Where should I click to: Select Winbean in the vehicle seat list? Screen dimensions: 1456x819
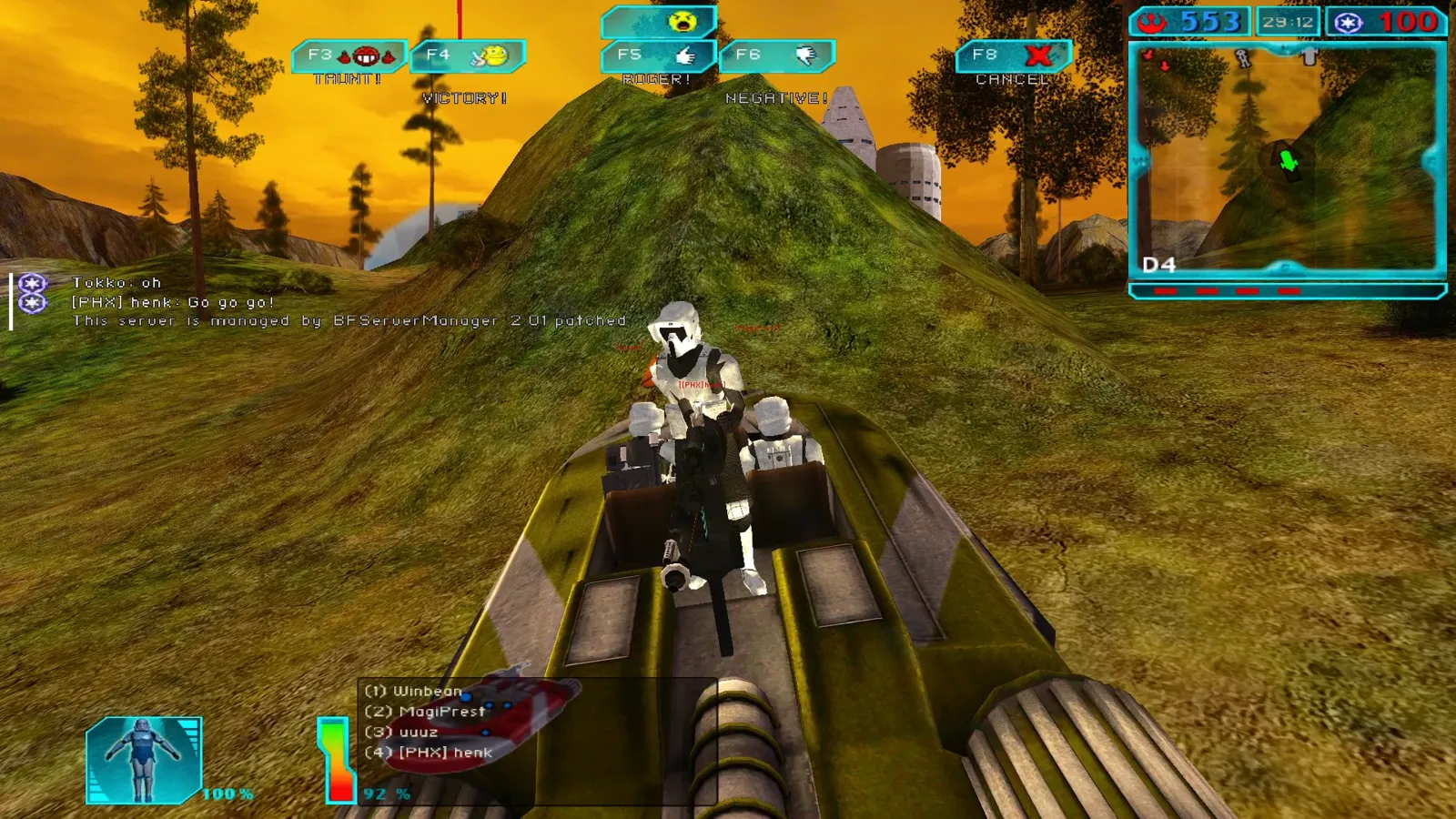pyautogui.click(x=413, y=692)
